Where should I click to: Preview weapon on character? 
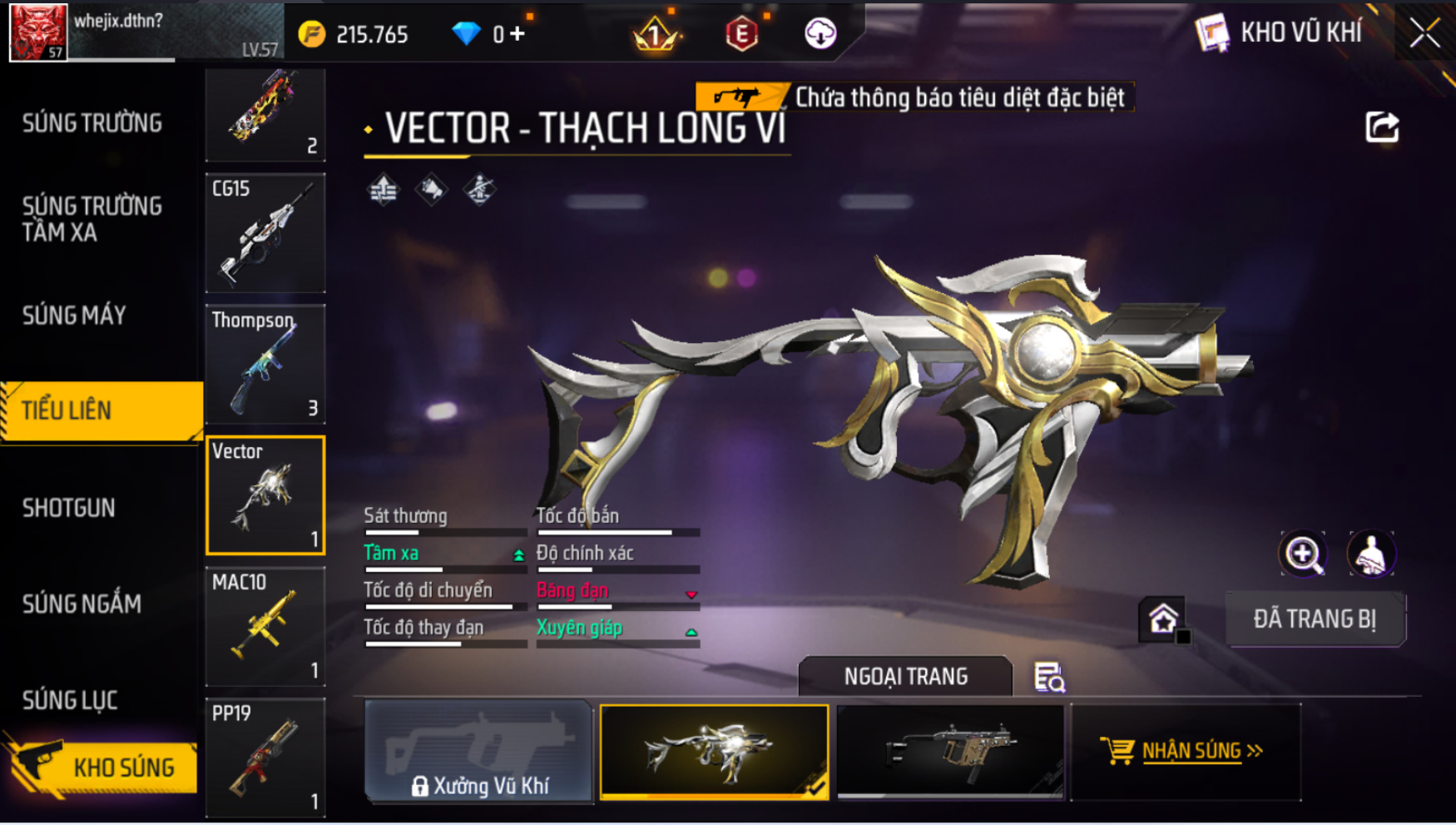pos(1370,554)
